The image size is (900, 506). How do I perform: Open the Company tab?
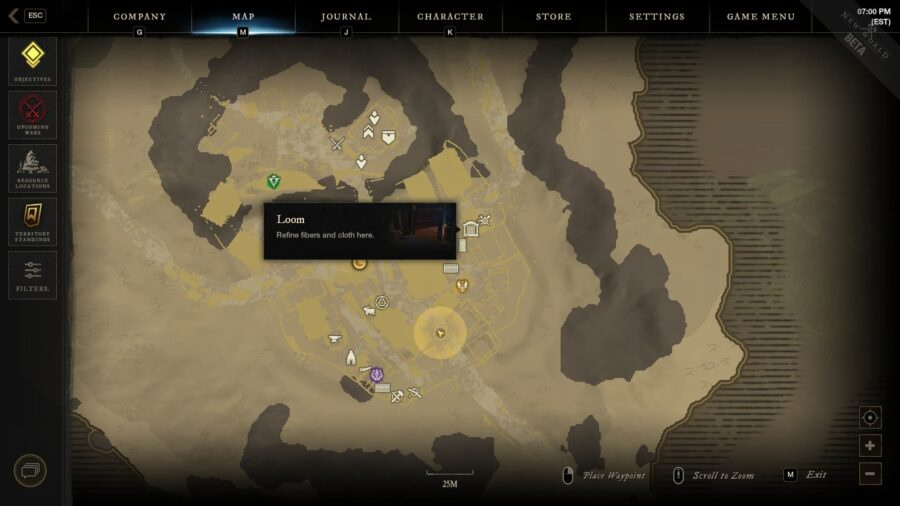click(139, 17)
